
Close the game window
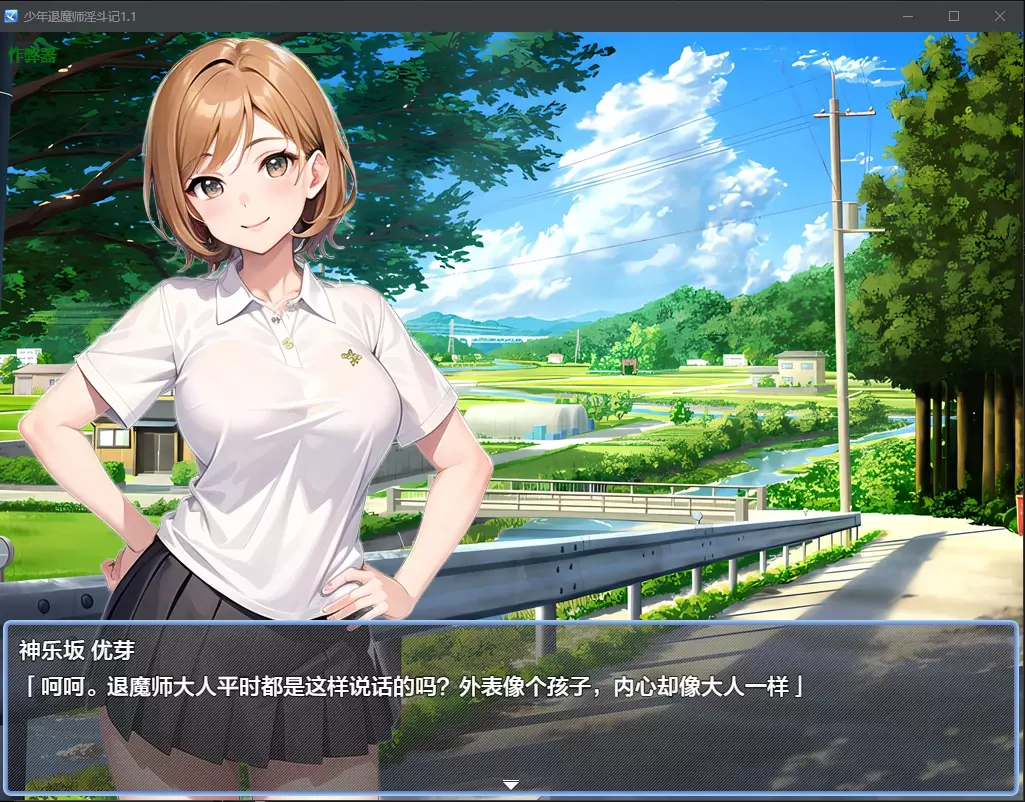(999, 16)
